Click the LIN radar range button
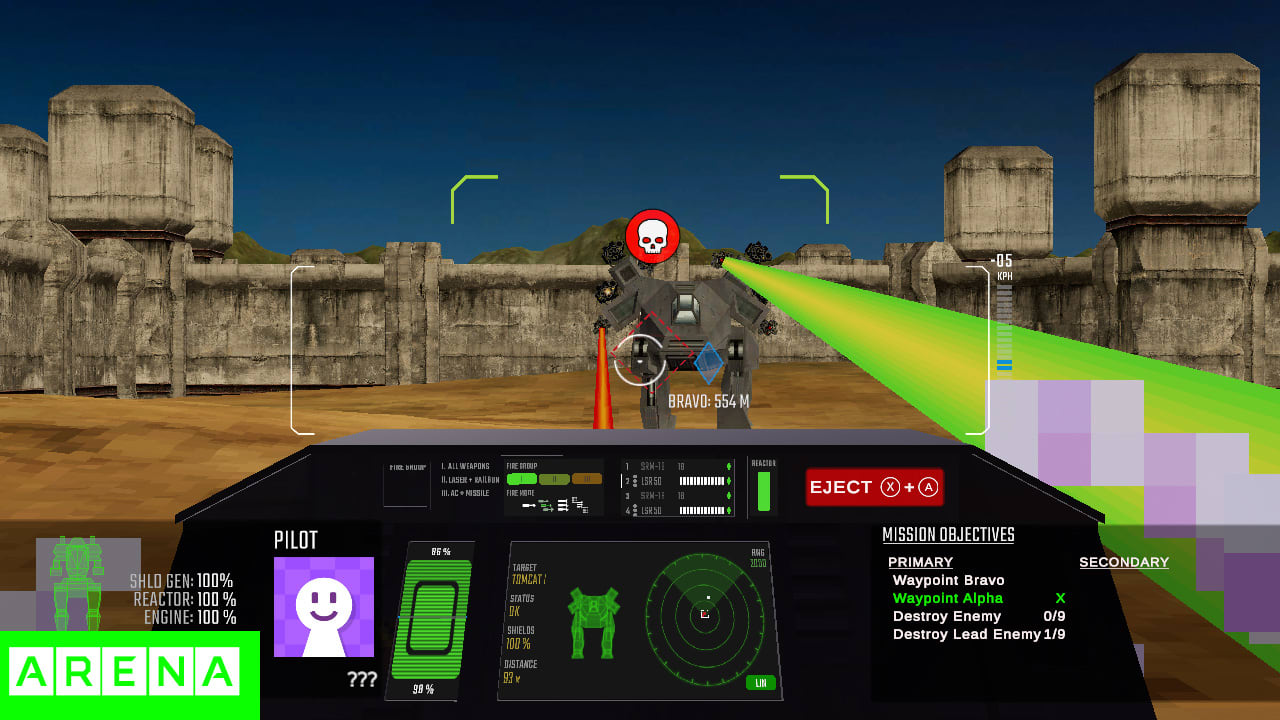 tap(760, 683)
